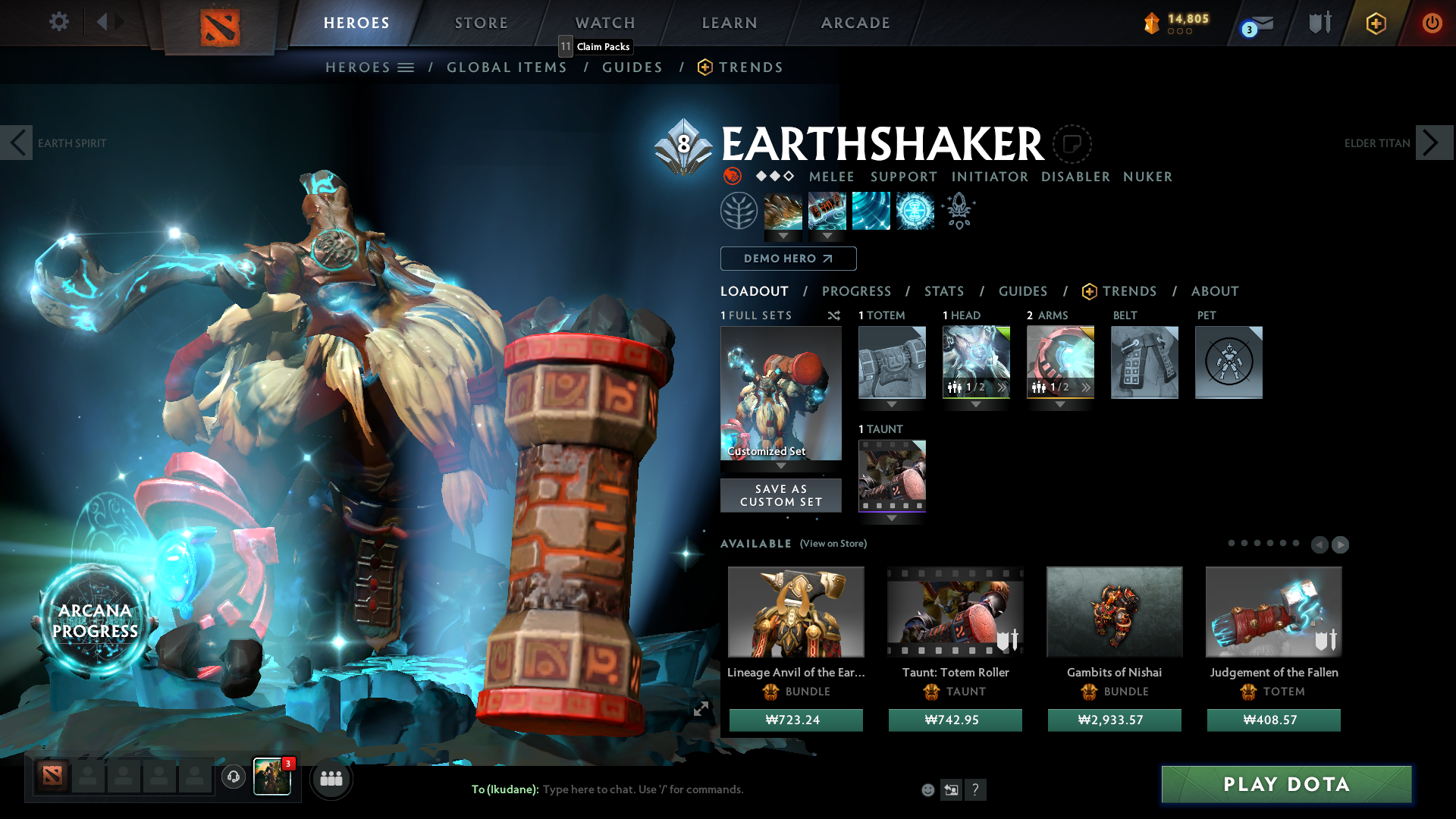The height and width of the screenshot is (819, 1456).
Task: Switch to the STATS tab
Action: 943,291
